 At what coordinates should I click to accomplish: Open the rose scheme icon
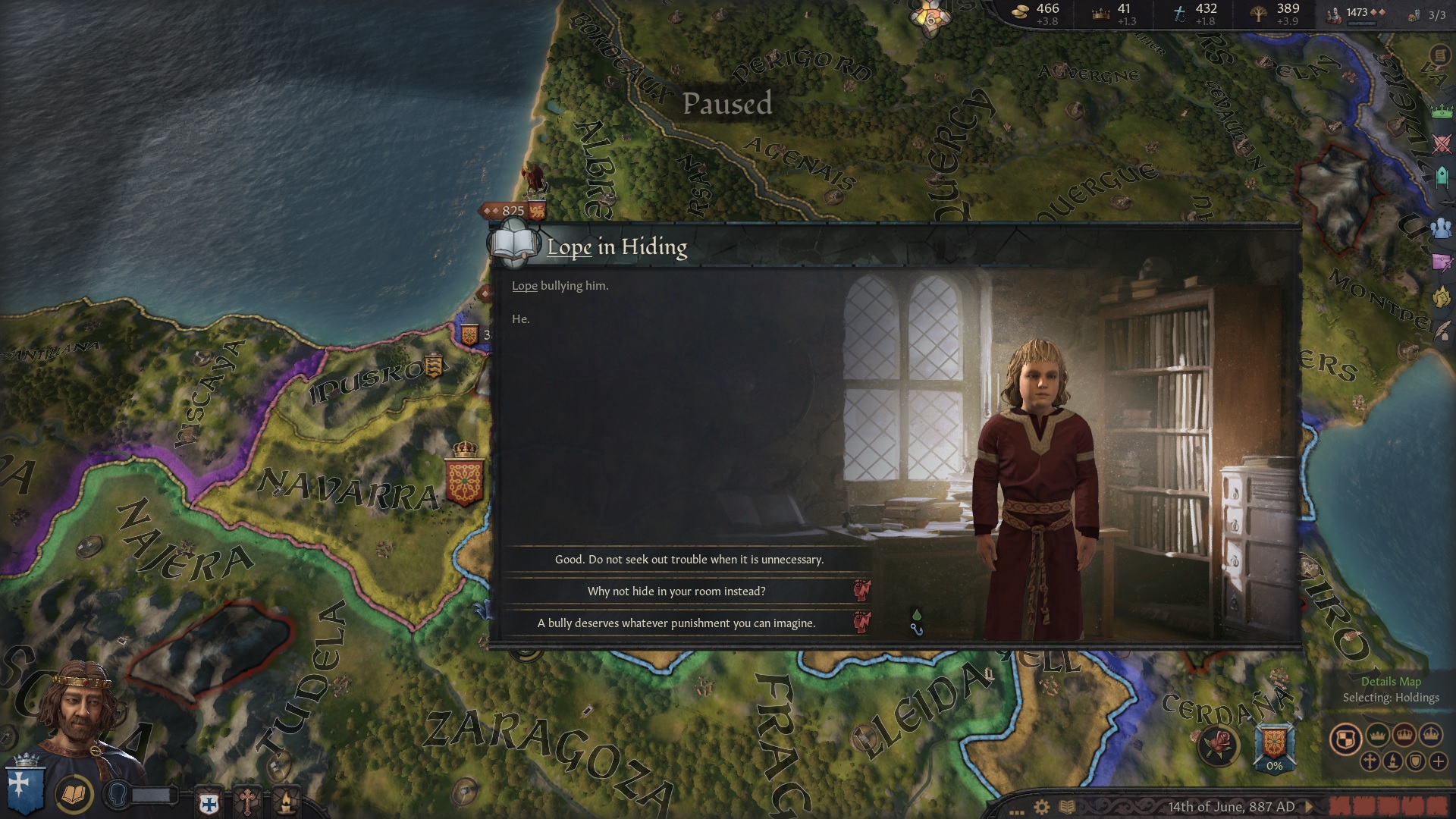pyautogui.click(x=1218, y=745)
